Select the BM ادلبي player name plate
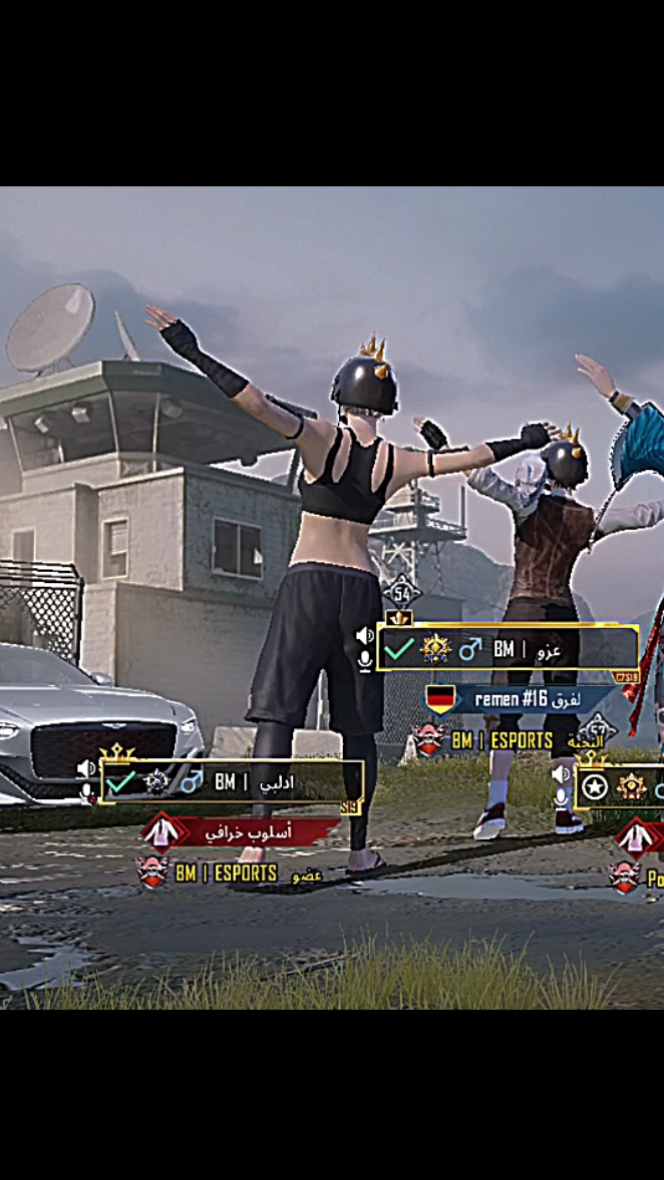 (x=232, y=782)
